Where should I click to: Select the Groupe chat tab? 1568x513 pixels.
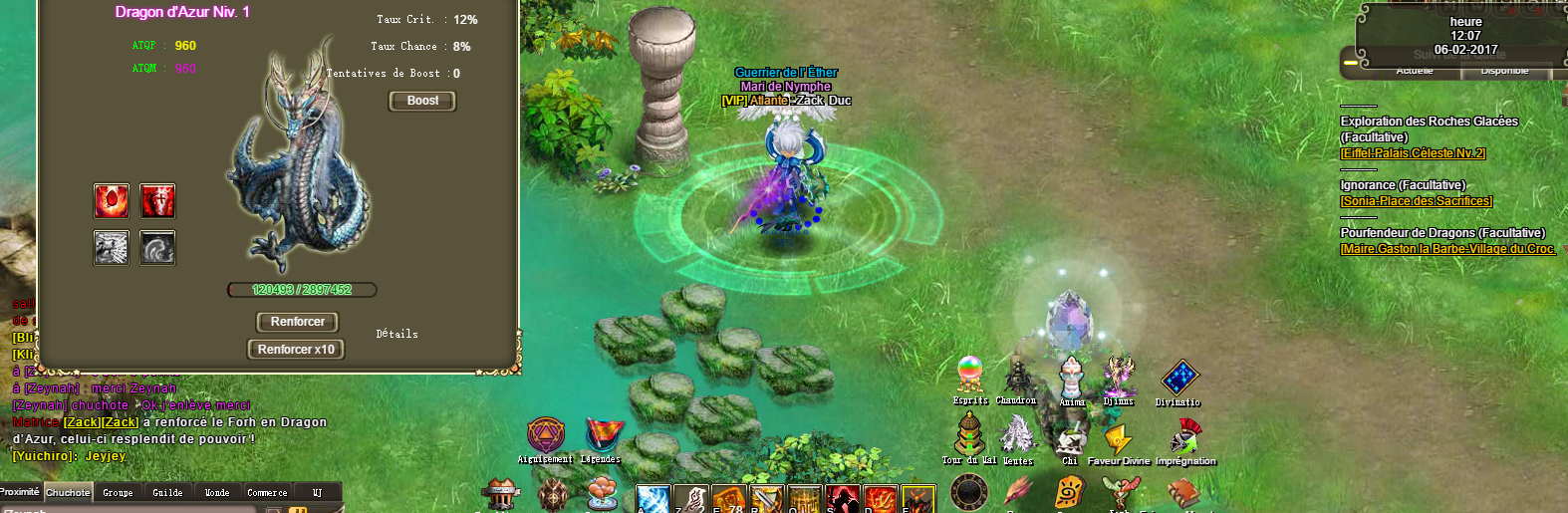point(118,492)
